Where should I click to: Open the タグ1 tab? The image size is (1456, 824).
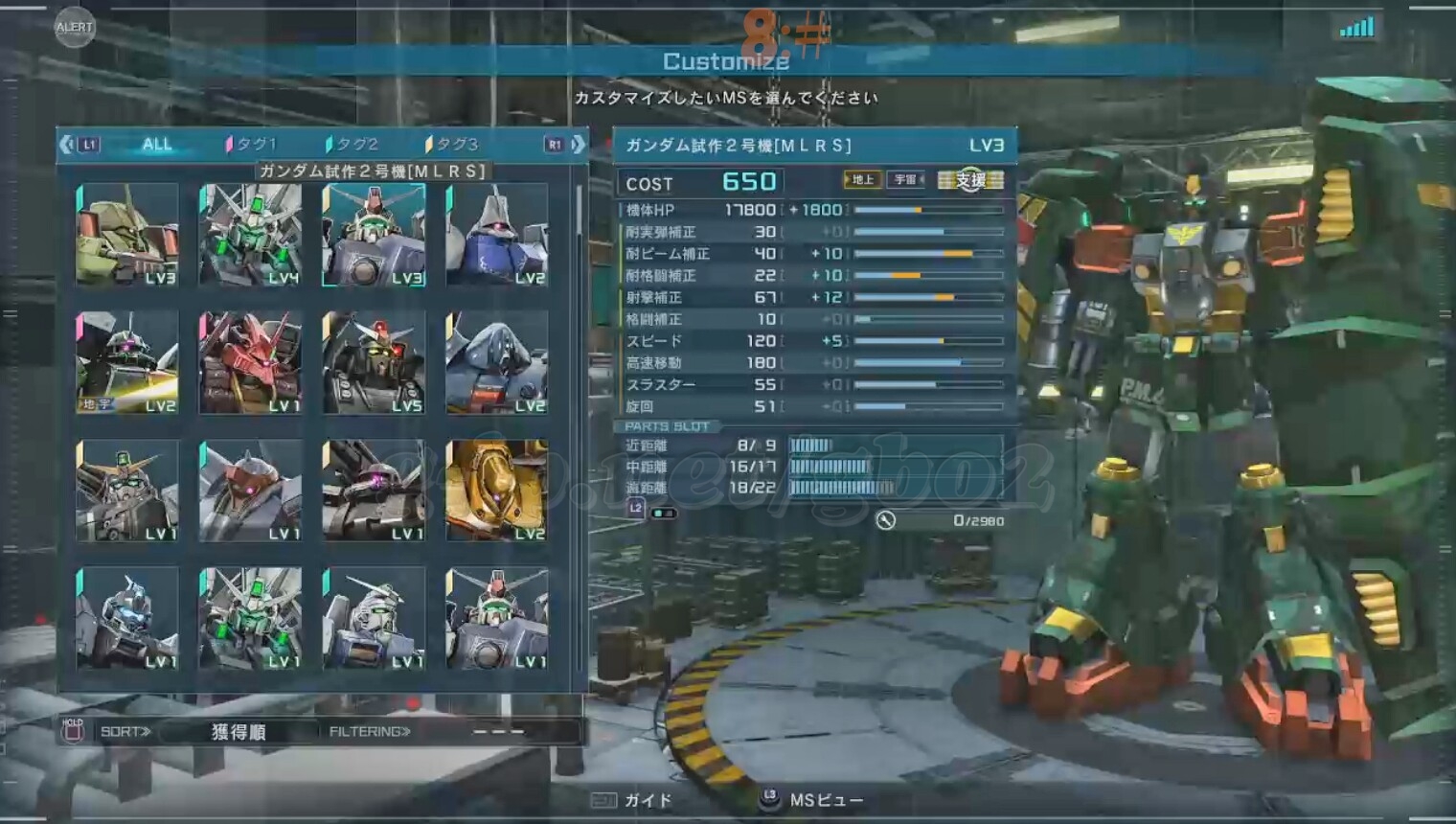(x=252, y=145)
